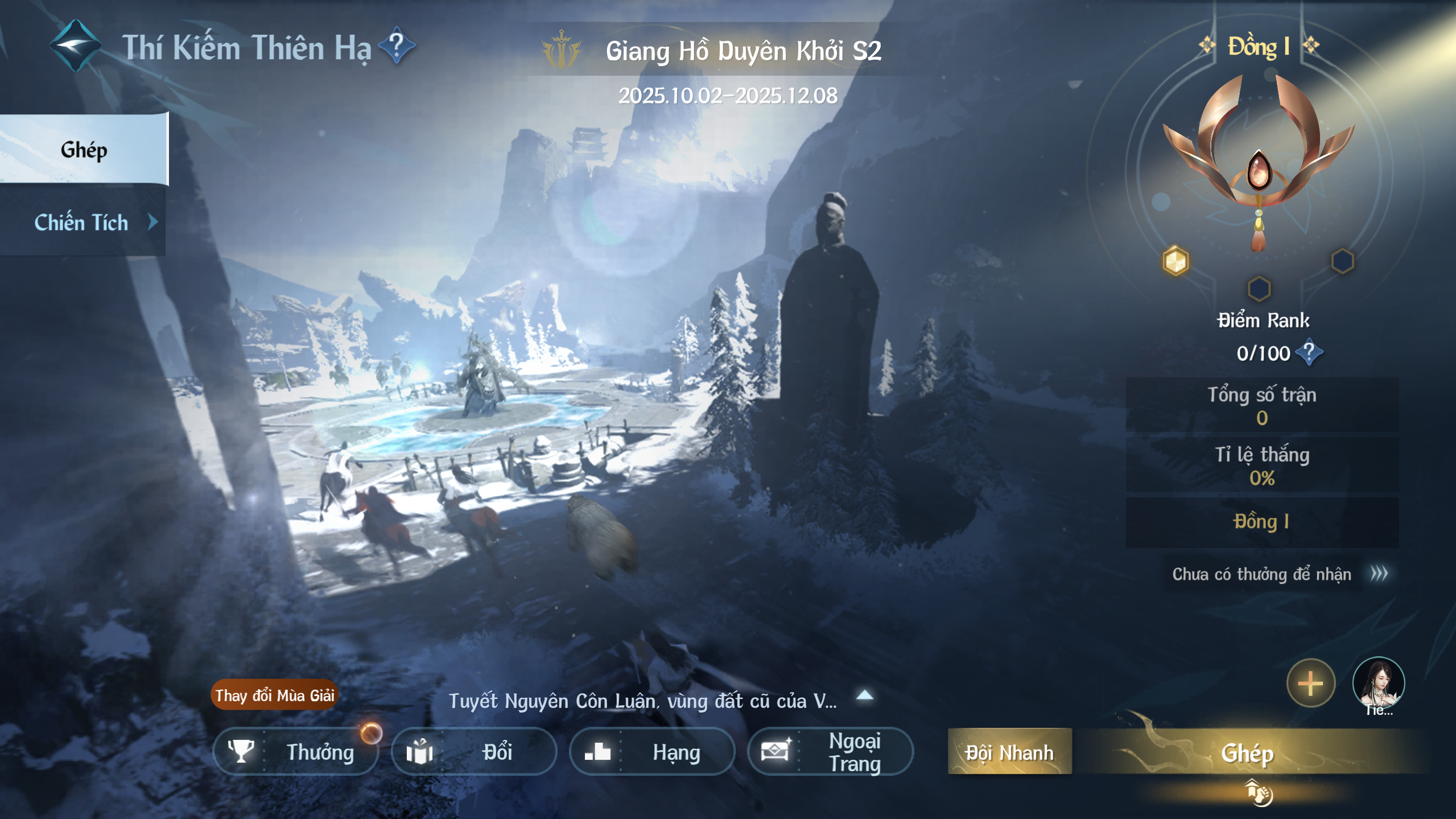Image resolution: width=1456 pixels, height=819 pixels.
Task: Add a teammate with the plus button
Action: (1310, 683)
